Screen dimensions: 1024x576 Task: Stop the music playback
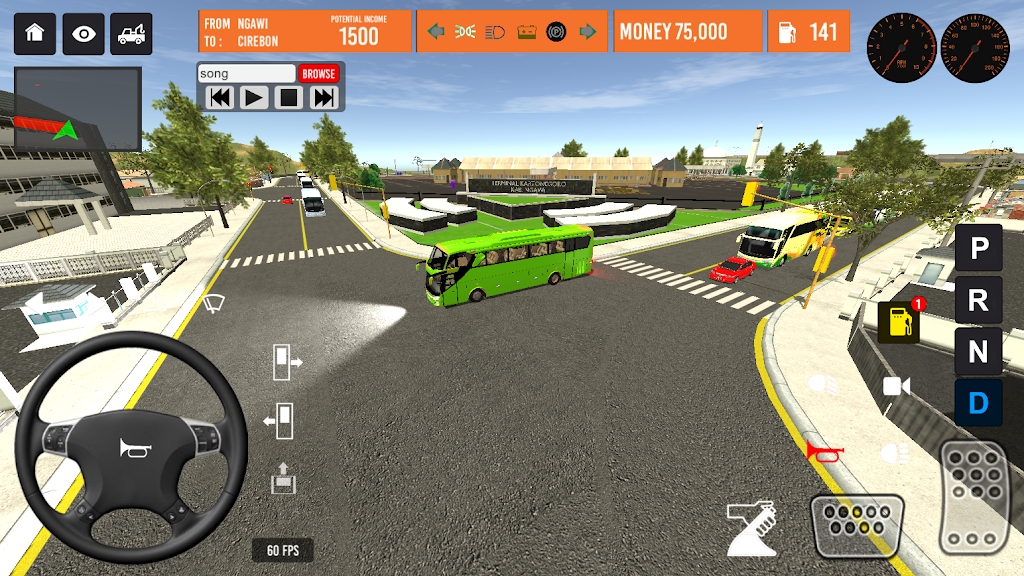tap(289, 98)
